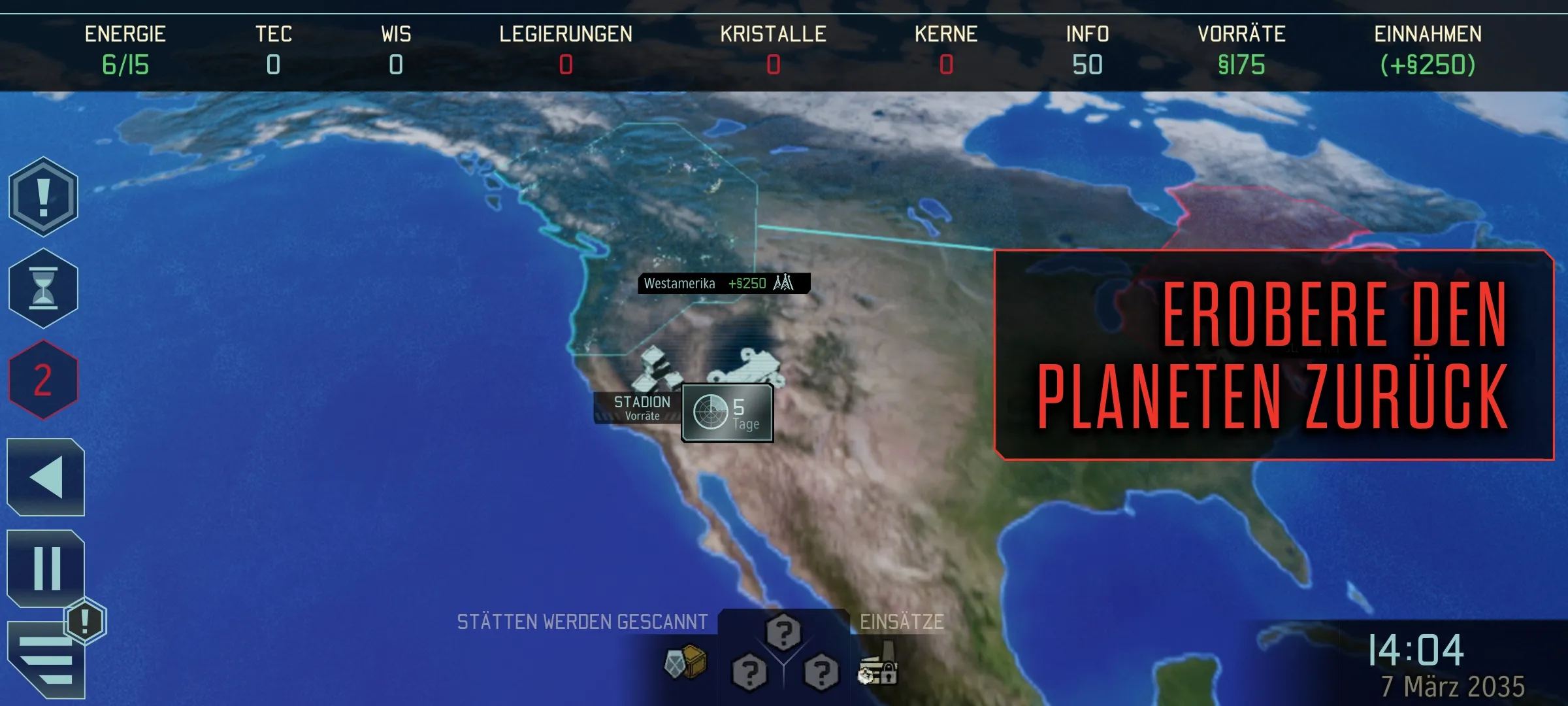Click the hourglass hexagon button
The height and width of the screenshot is (706, 1568).
click(43, 288)
